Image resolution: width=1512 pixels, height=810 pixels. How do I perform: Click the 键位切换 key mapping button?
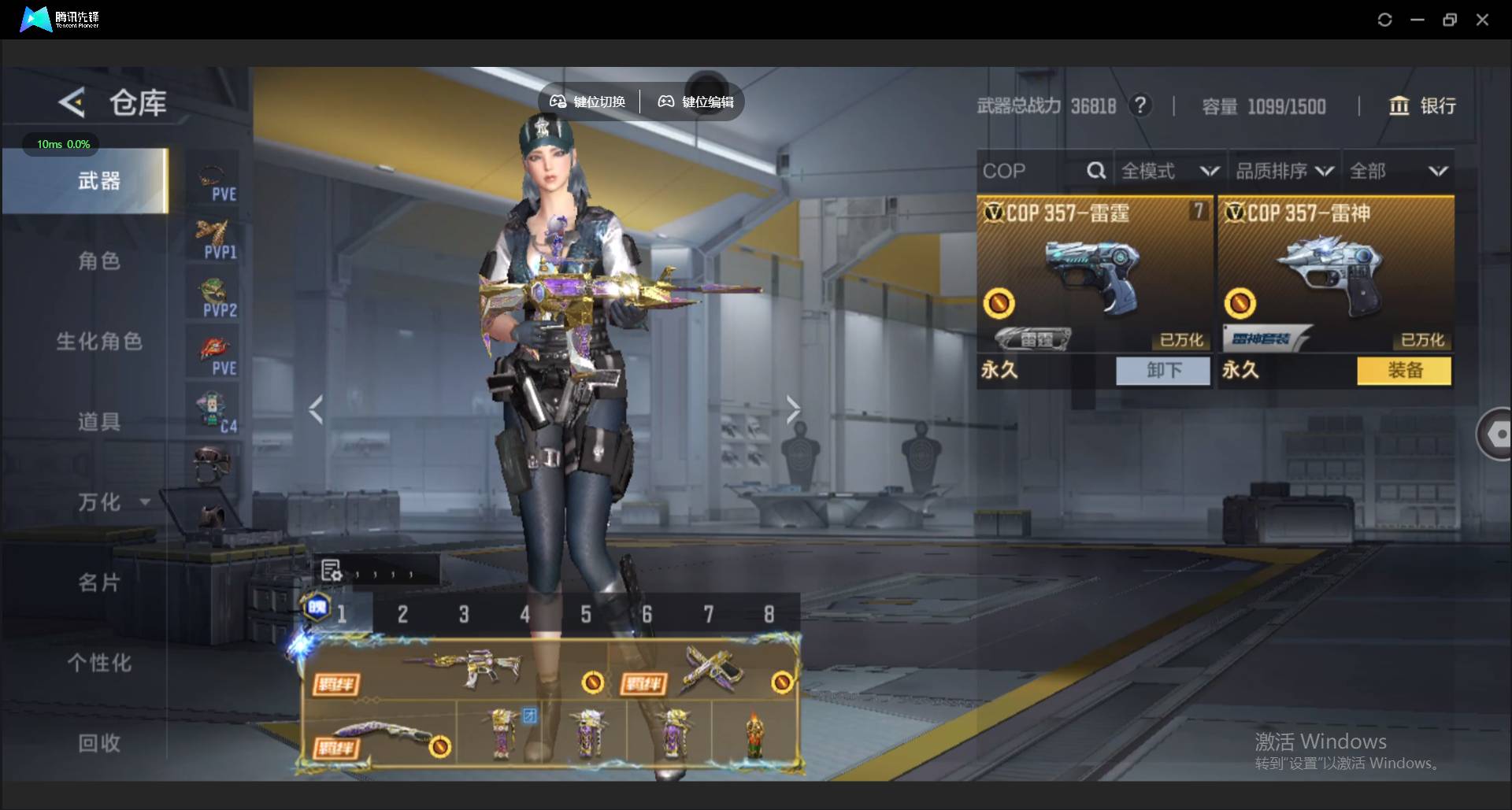(x=587, y=102)
